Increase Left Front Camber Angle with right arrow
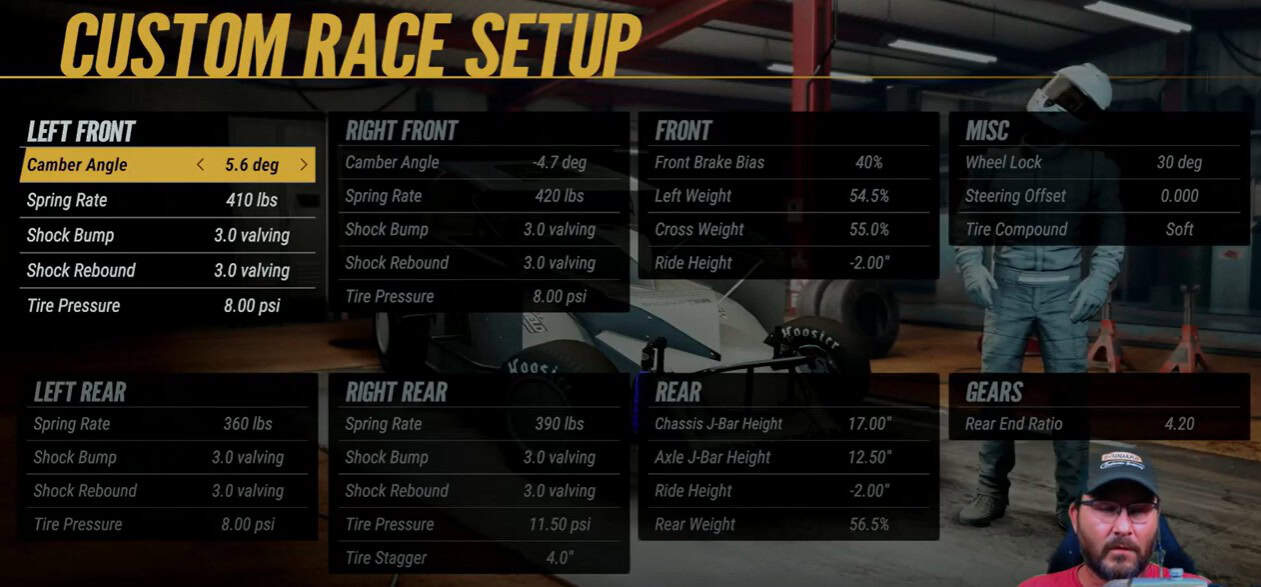 [304, 165]
